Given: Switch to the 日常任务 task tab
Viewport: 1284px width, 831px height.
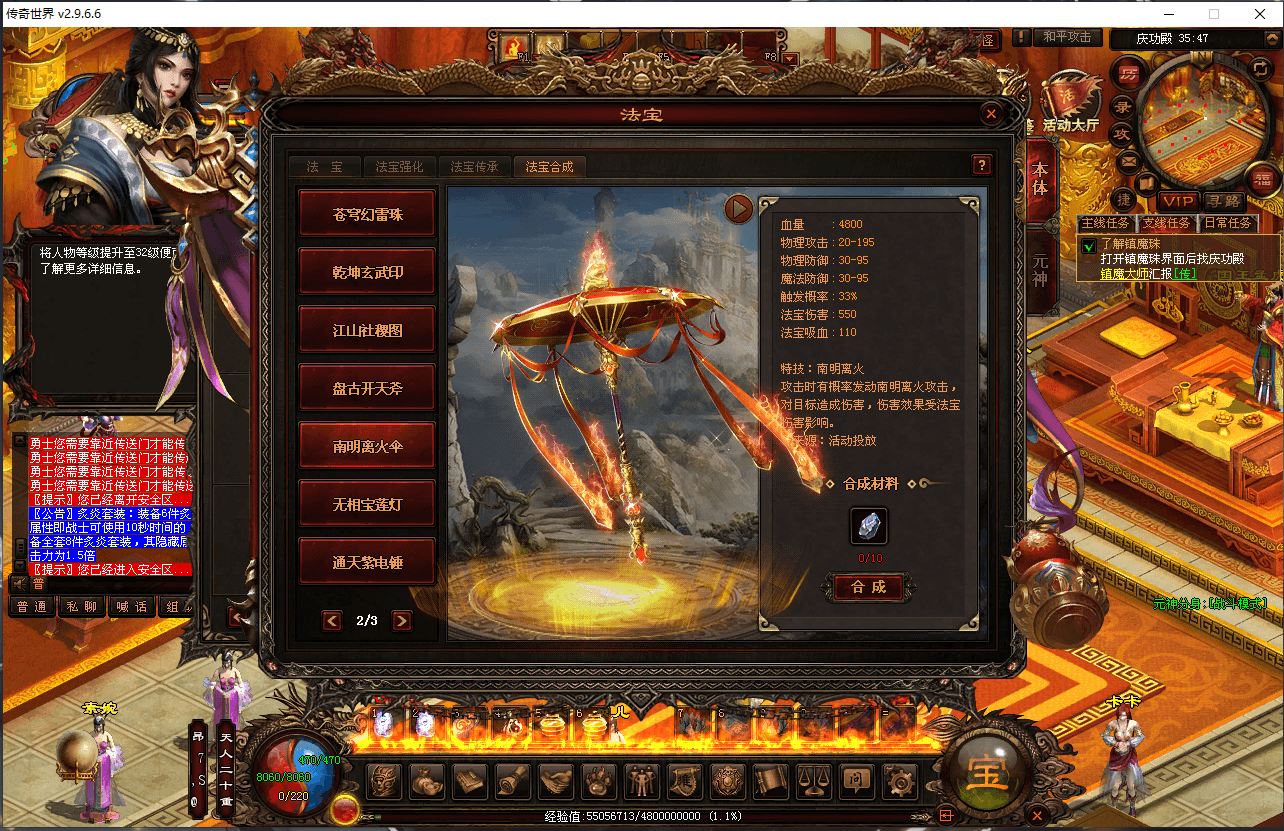Looking at the screenshot, I should (1230, 223).
